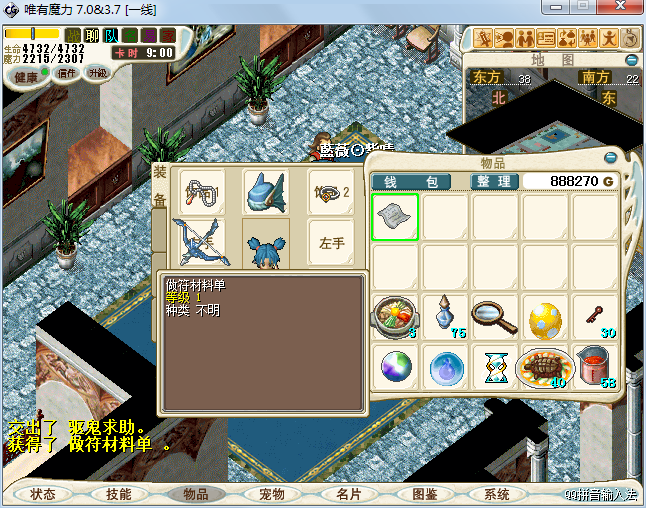The image size is (646, 508).
Task: Select the hourglass item
Action: pyautogui.click(x=495, y=367)
